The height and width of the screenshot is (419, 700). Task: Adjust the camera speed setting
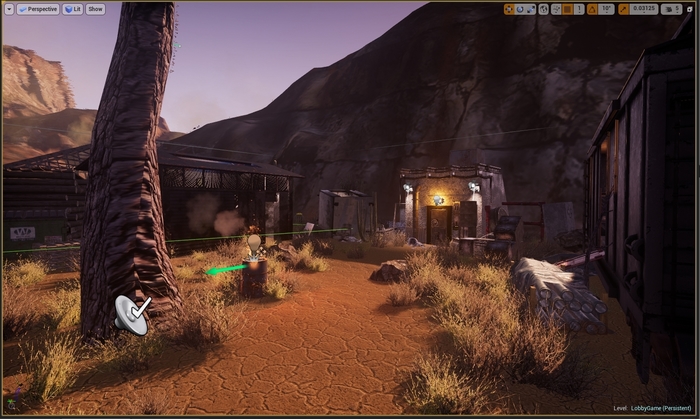tap(672, 9)
